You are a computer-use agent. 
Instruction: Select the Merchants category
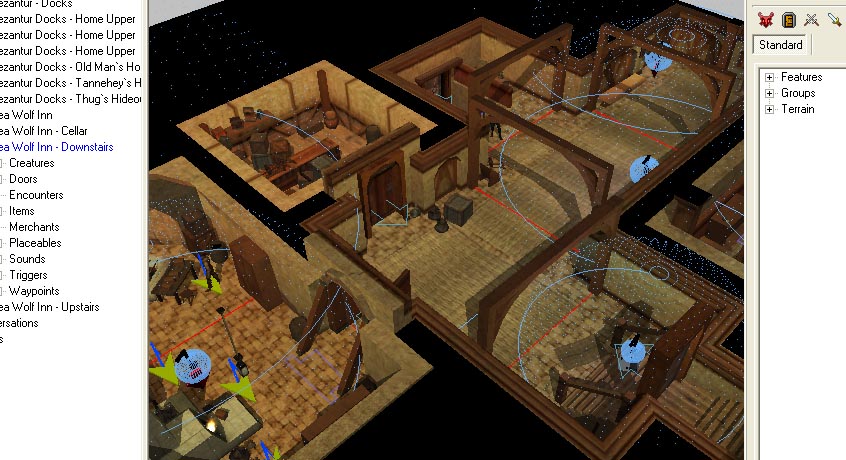point(35,227)
